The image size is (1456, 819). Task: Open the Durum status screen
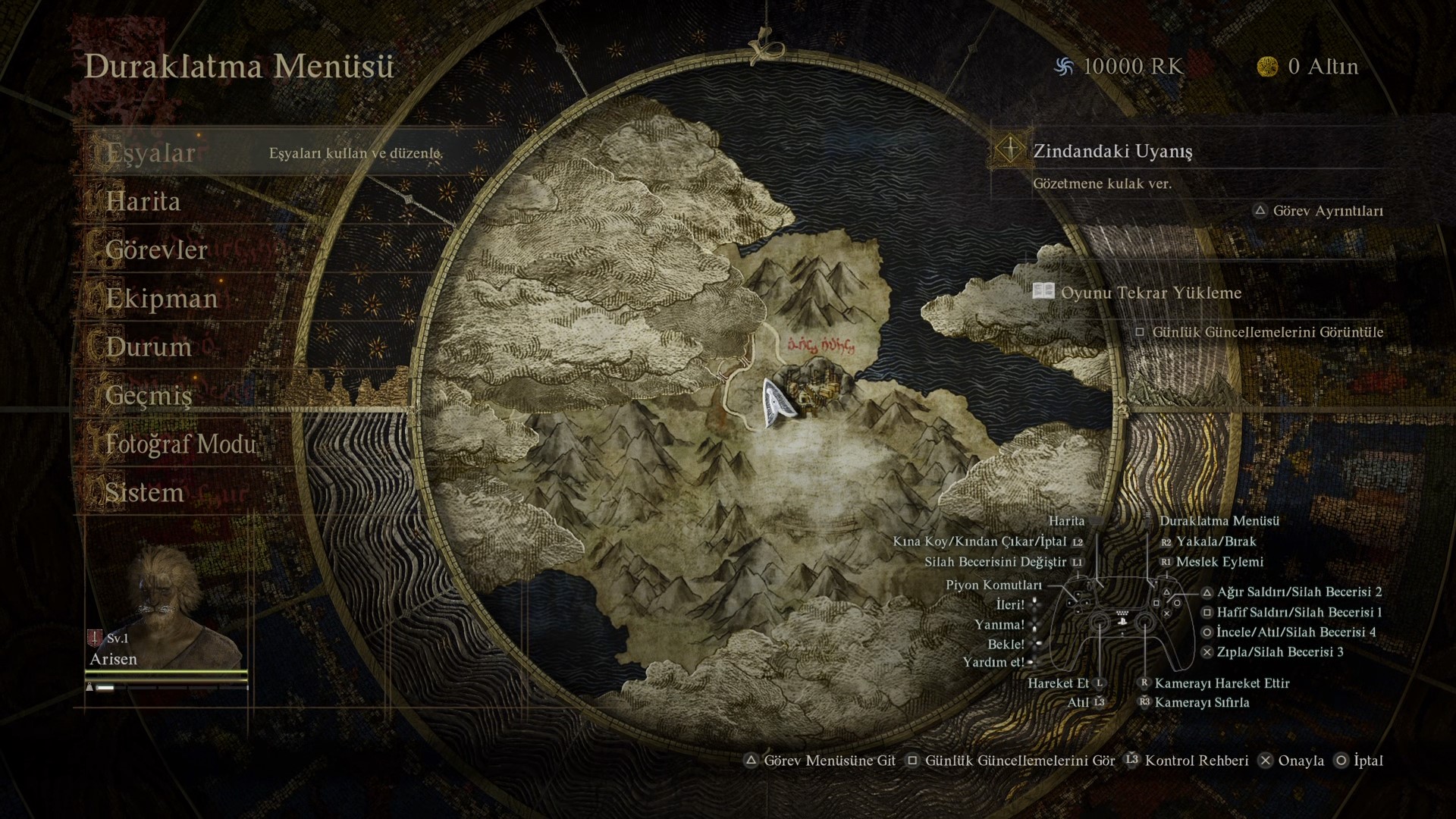click(149, 347)
